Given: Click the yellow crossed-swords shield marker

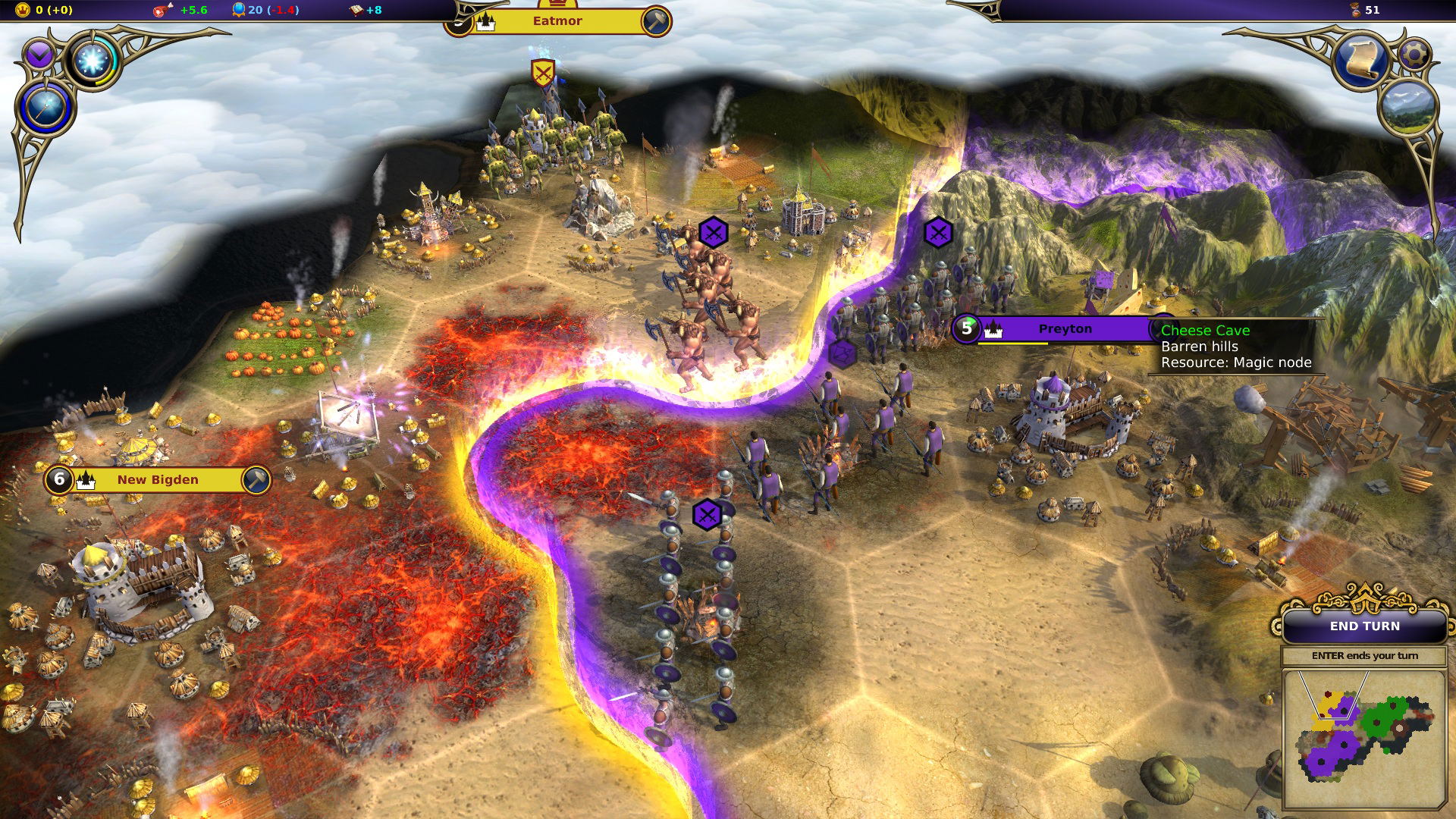Looking at the screenshot, I should click(x=542, y=74).
